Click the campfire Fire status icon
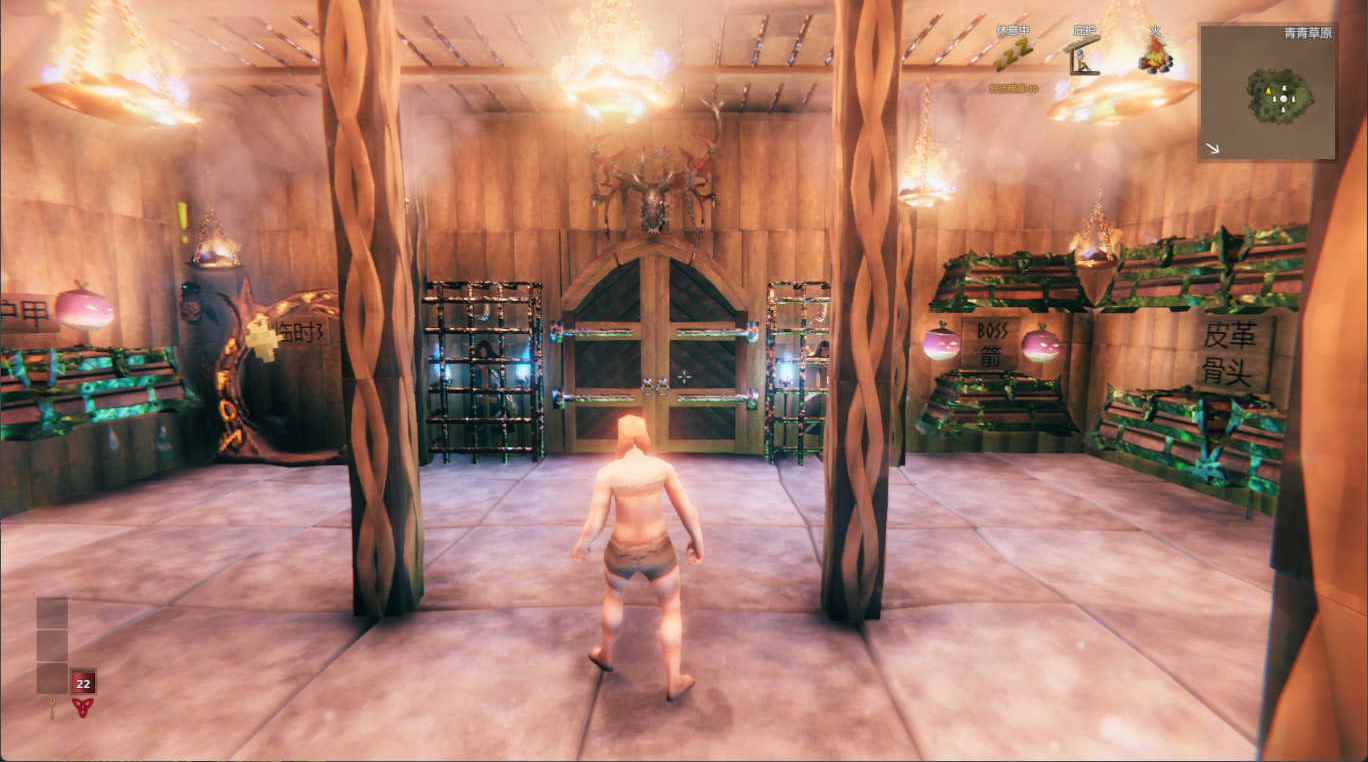 [x=1156, y=56]
